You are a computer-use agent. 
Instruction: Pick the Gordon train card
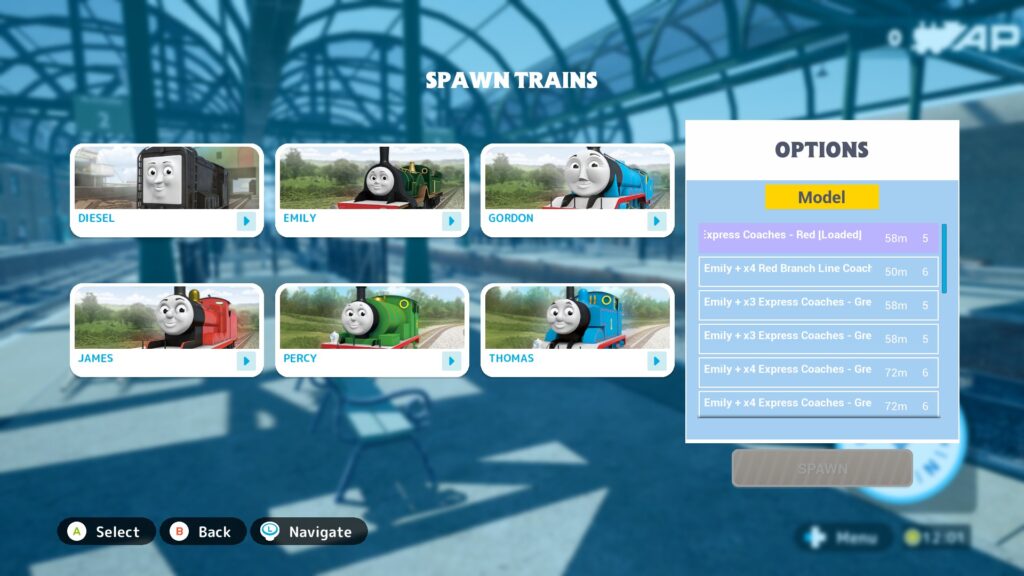[x=577, y=190]
